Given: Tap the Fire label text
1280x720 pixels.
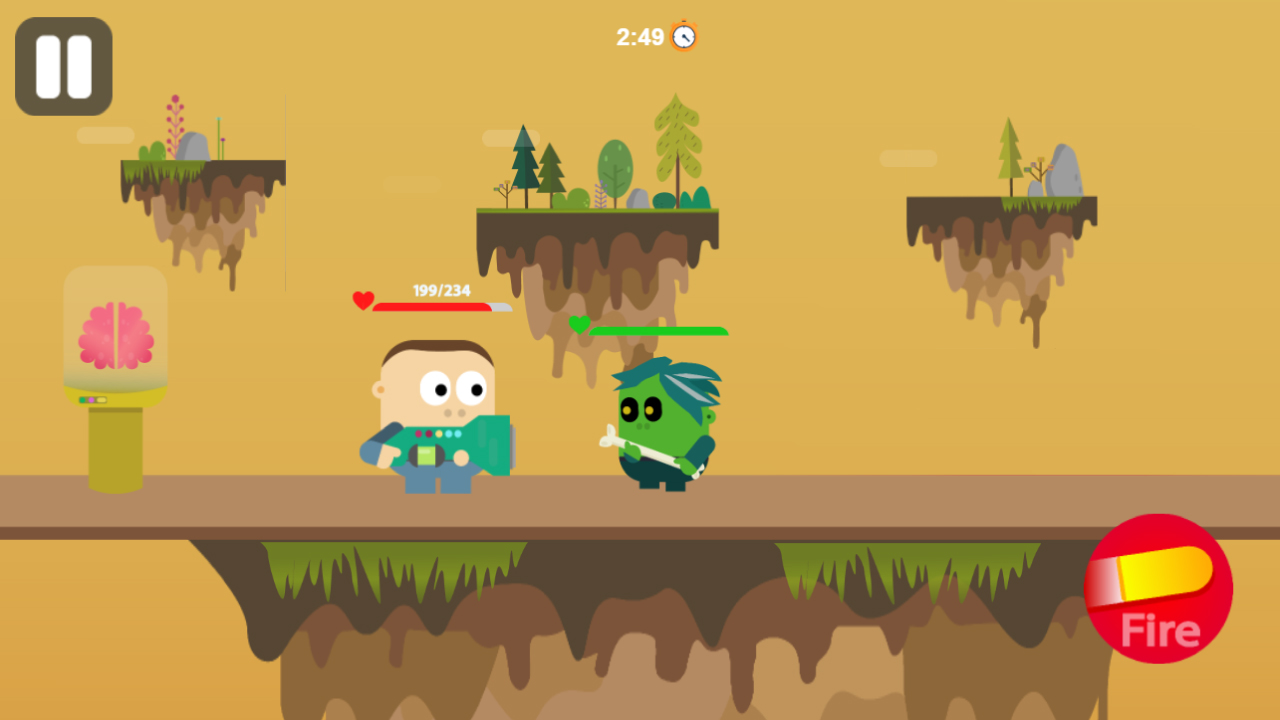Looking at the screenshot, I should tap(1159, 631).
